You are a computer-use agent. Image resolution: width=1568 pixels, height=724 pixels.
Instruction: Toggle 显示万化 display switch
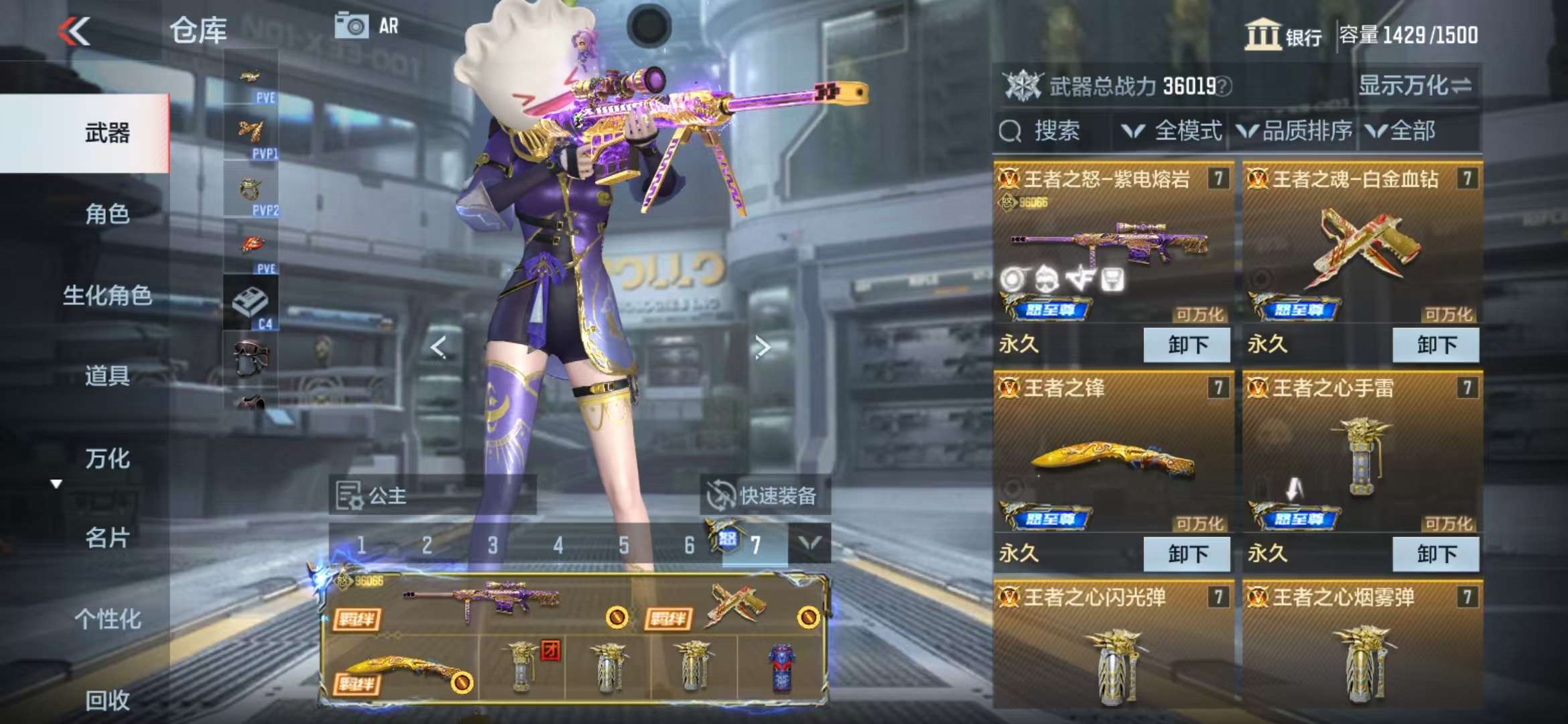(1415, 86)
